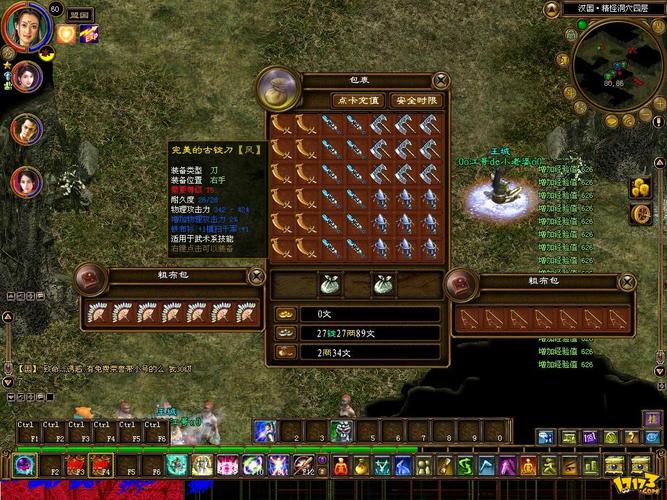The width and height of the screenshot is (667, 500).
Task: Close the right 粗布包 bag panel
Action: (x=628, y=283)
